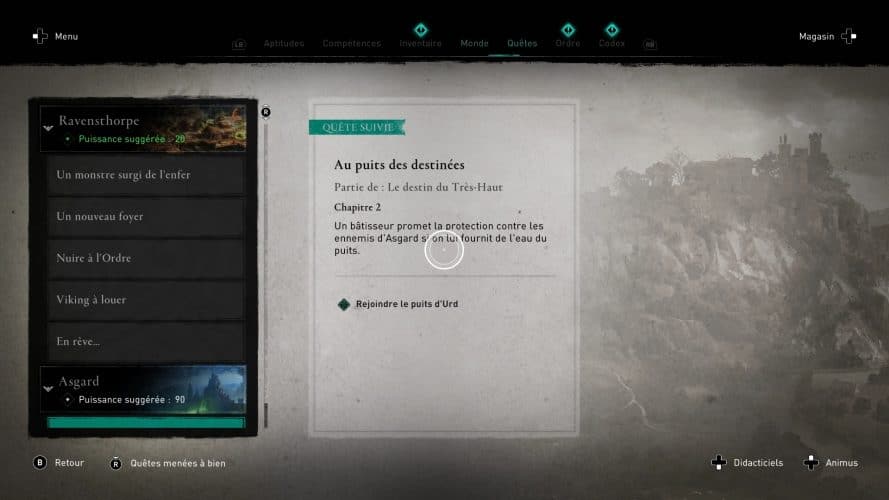Switch to the Aptitudes tab
The width and height of the screenshot is (889, 500).
click(283, 44)
